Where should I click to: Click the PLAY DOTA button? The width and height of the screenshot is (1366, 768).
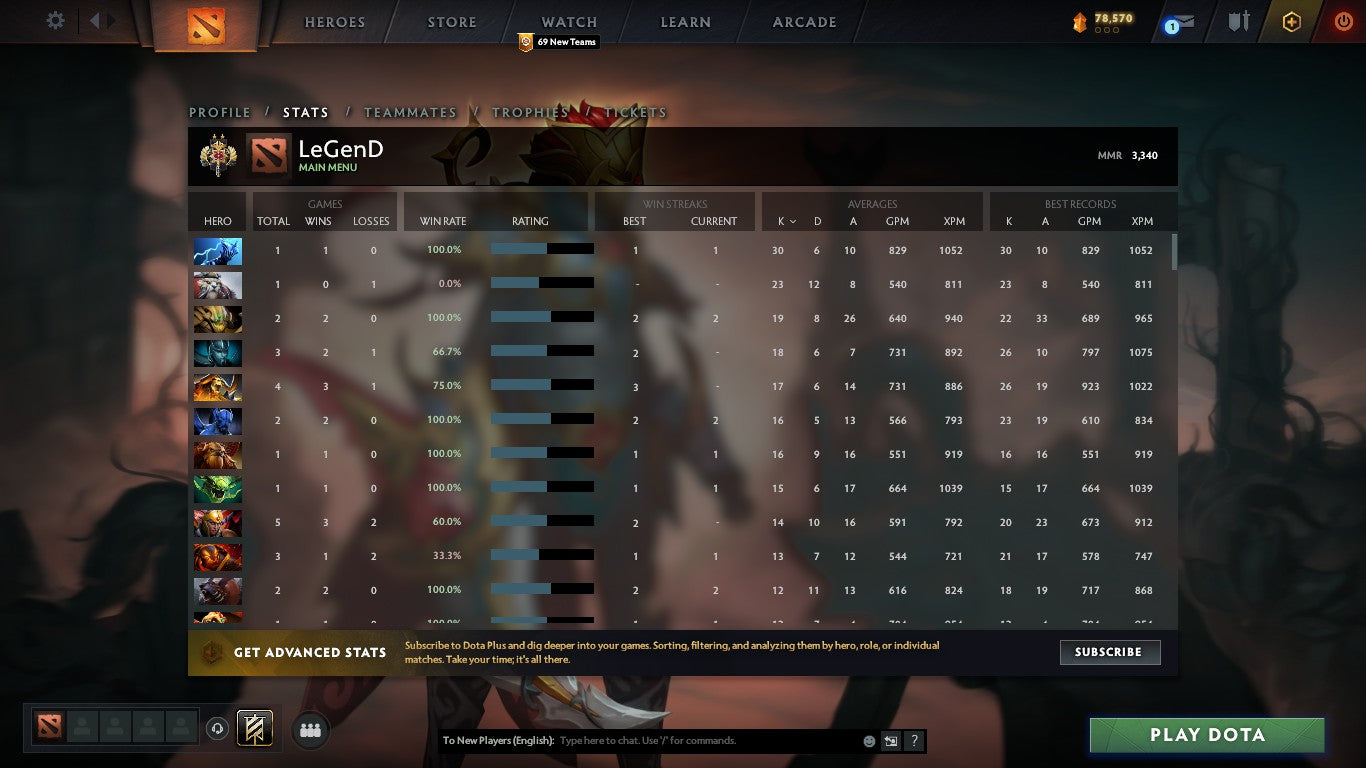[x=1207, y=735]
